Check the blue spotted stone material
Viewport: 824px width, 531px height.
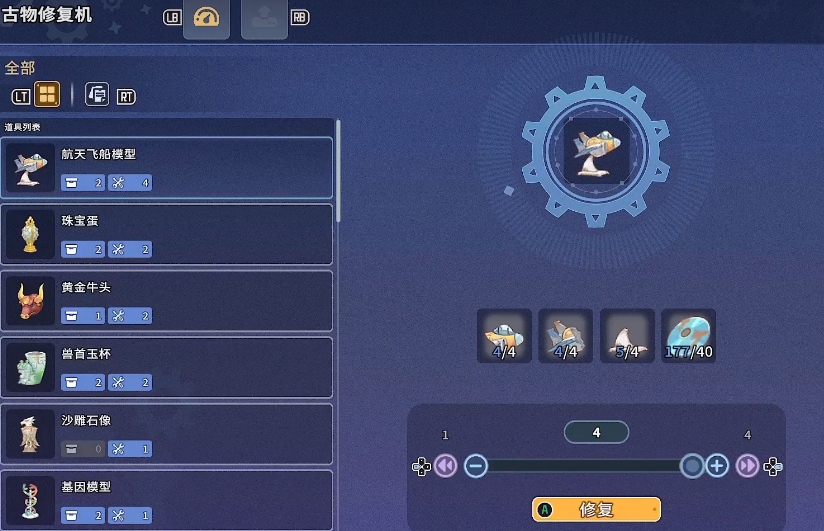[689, 335]
